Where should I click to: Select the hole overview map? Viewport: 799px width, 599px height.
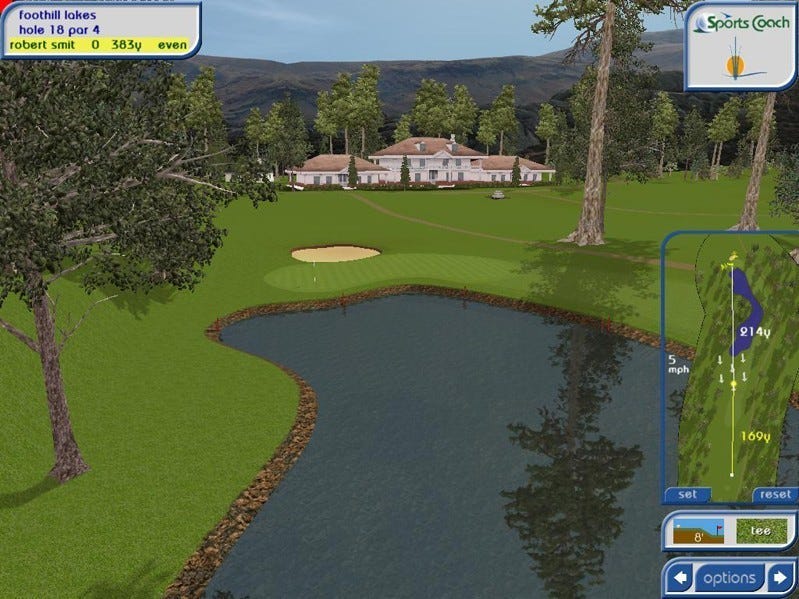pos(730,363)
